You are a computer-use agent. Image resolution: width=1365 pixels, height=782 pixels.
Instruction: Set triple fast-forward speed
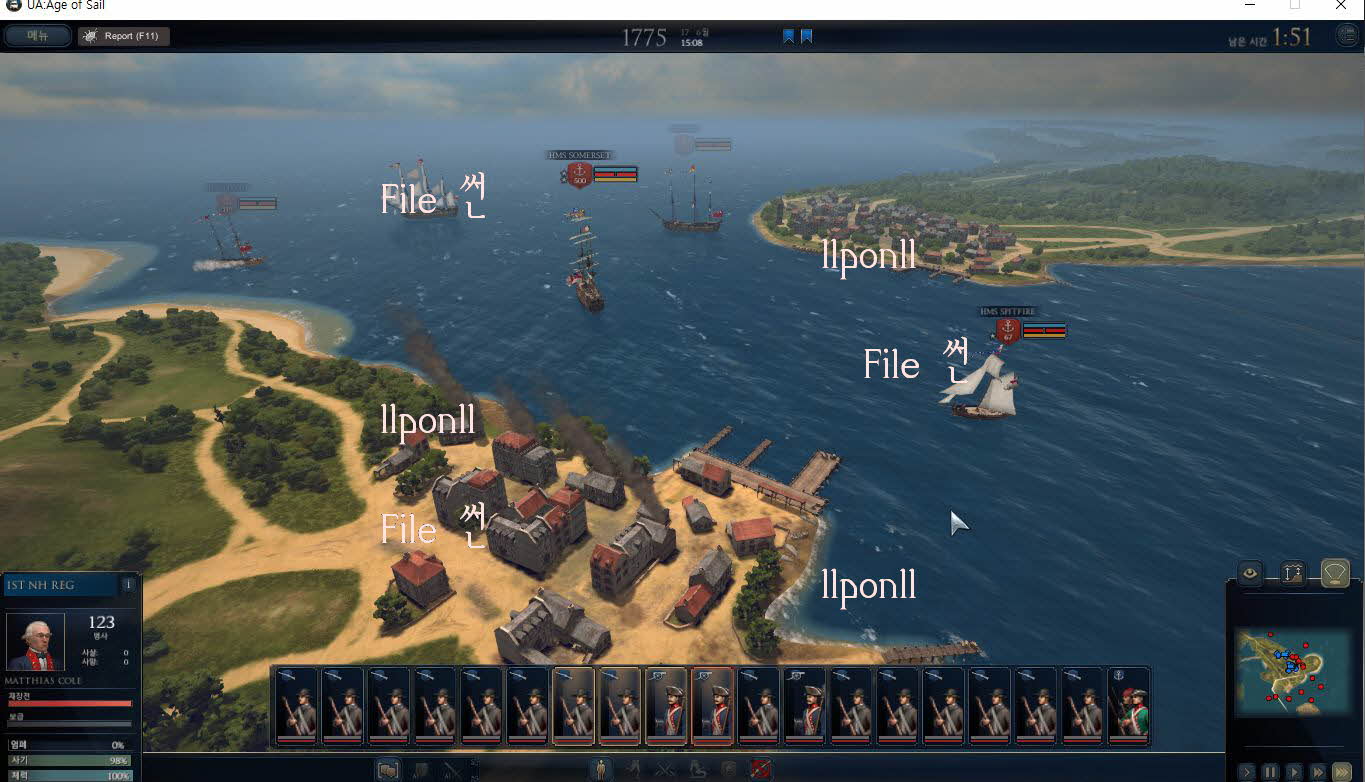pyautogui.click(x=1342, y=772)
